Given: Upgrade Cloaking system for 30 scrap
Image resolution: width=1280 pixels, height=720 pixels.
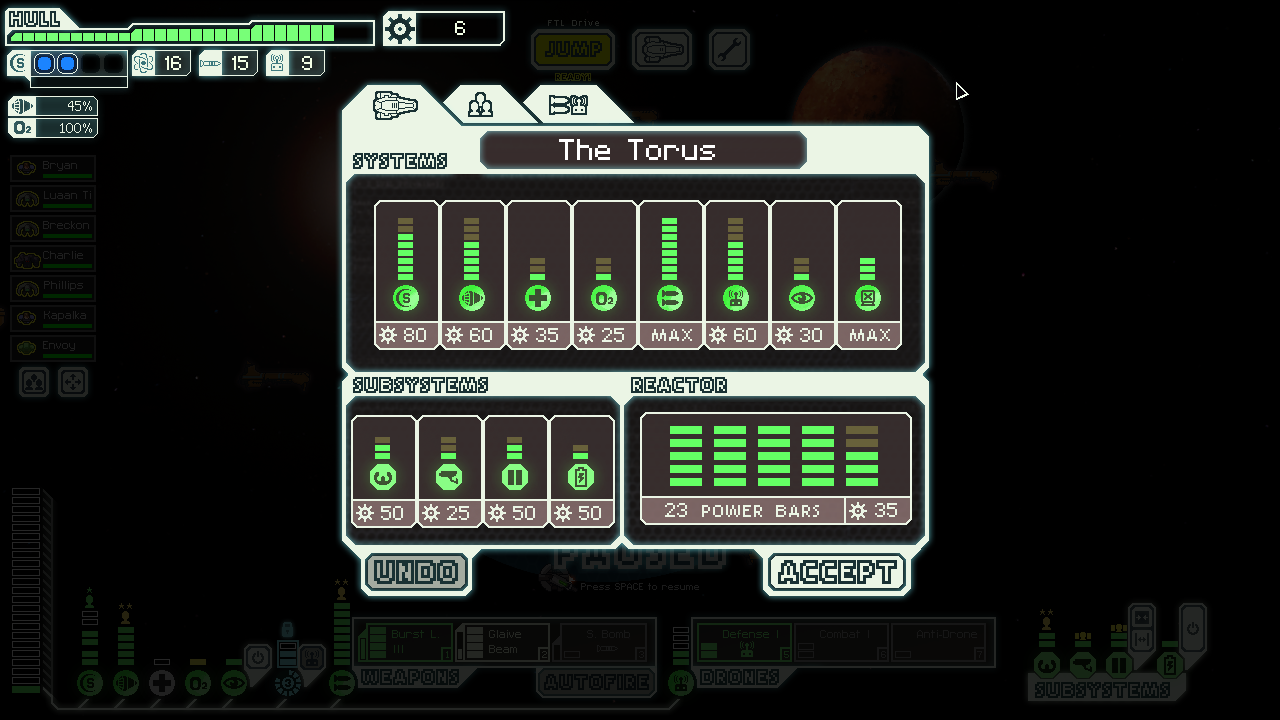Looking at the screenshot, I should (802, 275).
